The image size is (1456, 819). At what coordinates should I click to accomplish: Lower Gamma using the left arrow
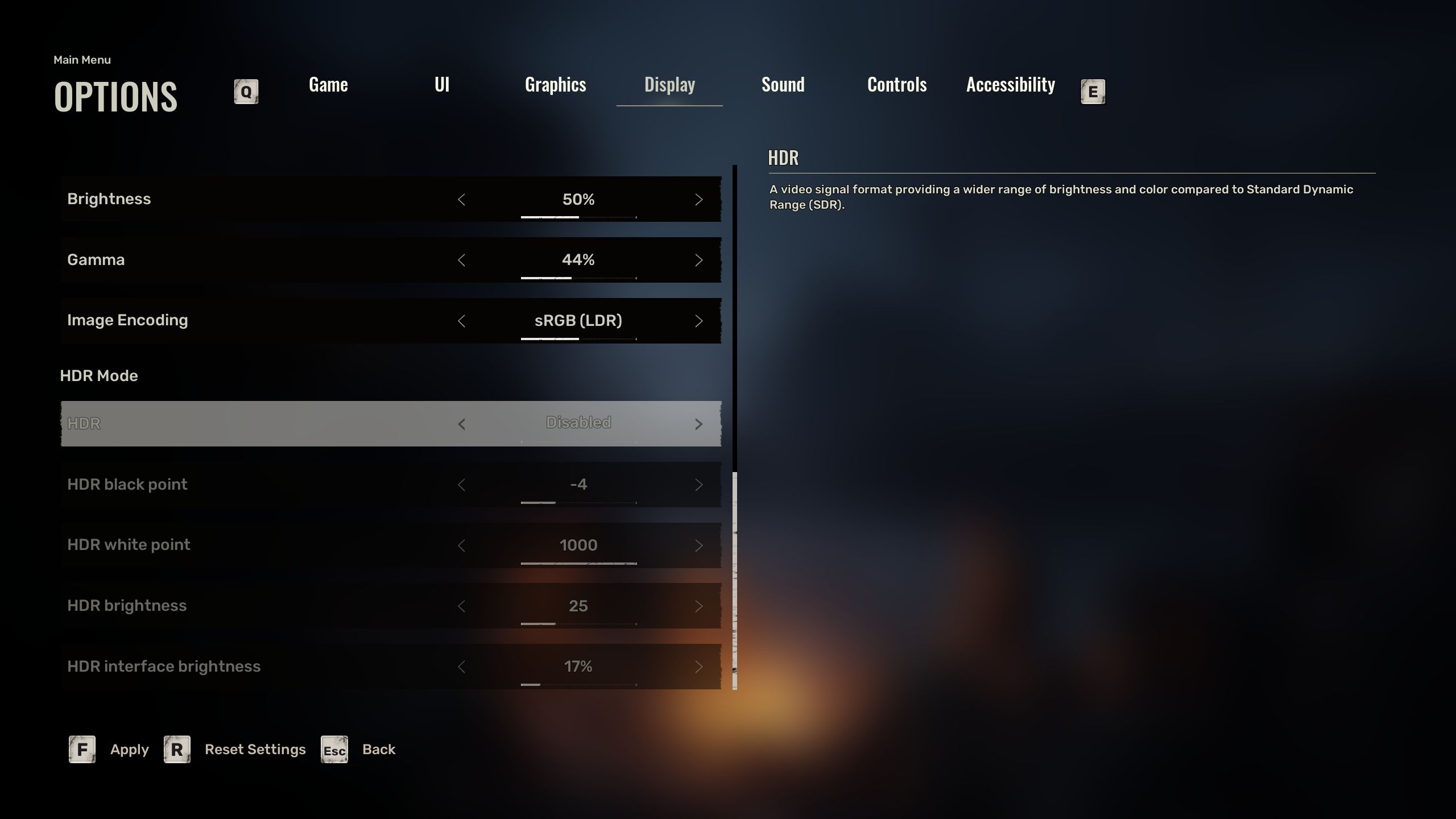461,260
